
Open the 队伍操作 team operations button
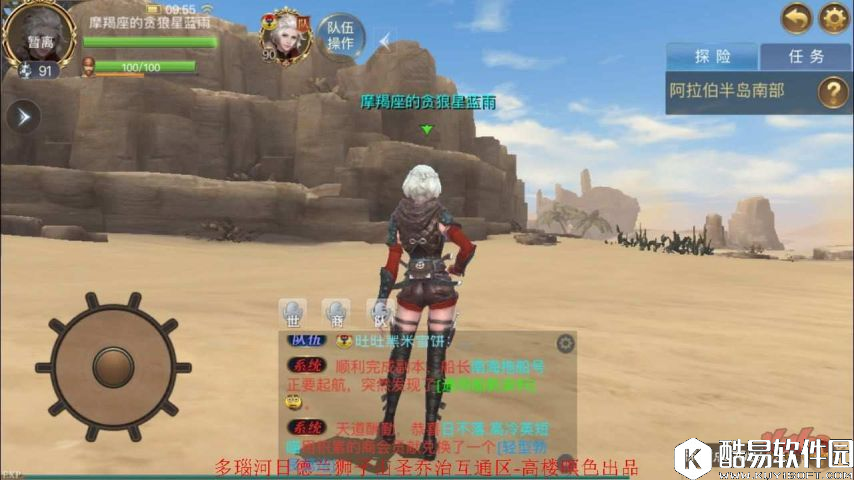click(x=340, y=36)
